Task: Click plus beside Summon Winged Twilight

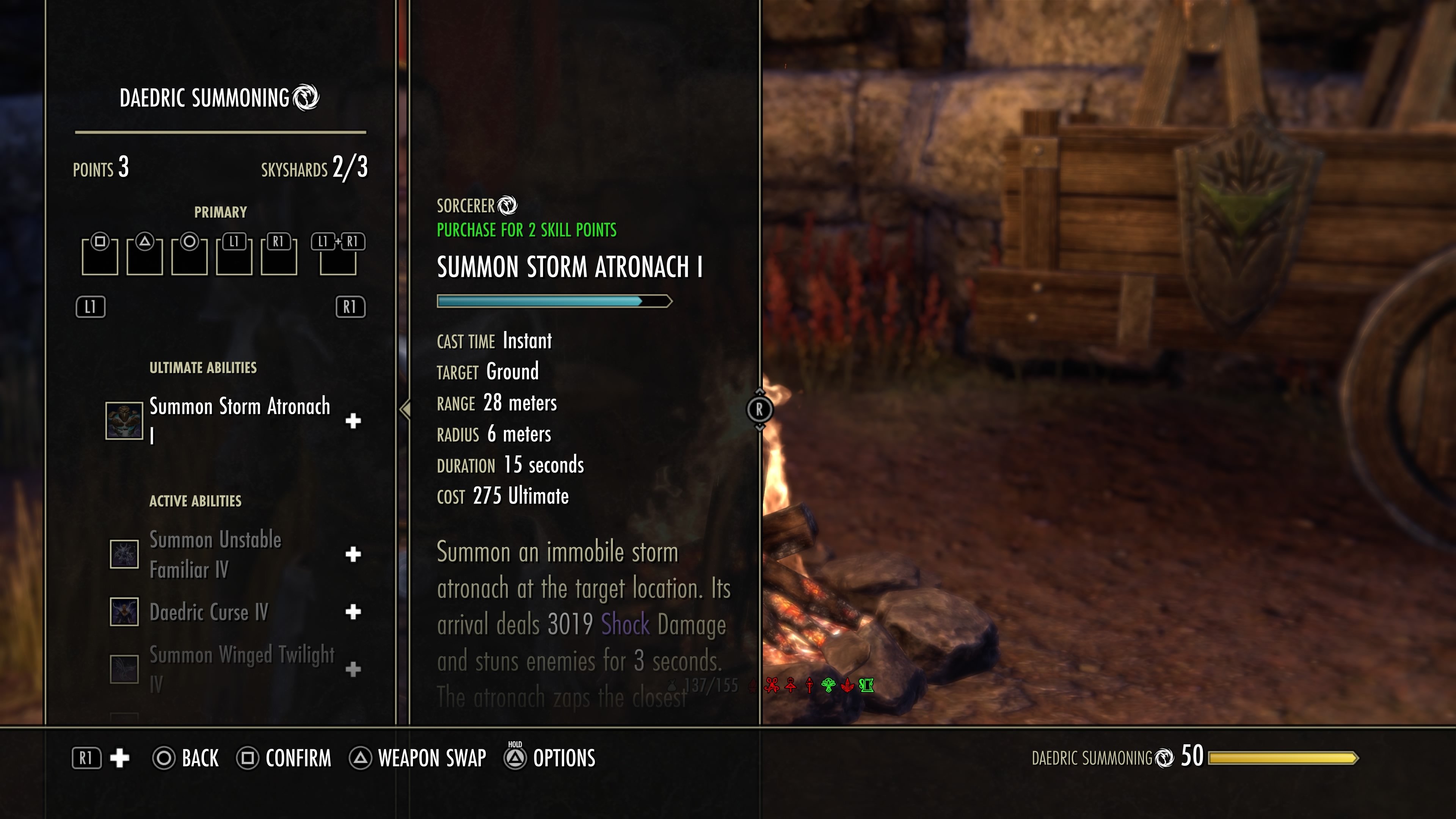Action: coord(353,669)
